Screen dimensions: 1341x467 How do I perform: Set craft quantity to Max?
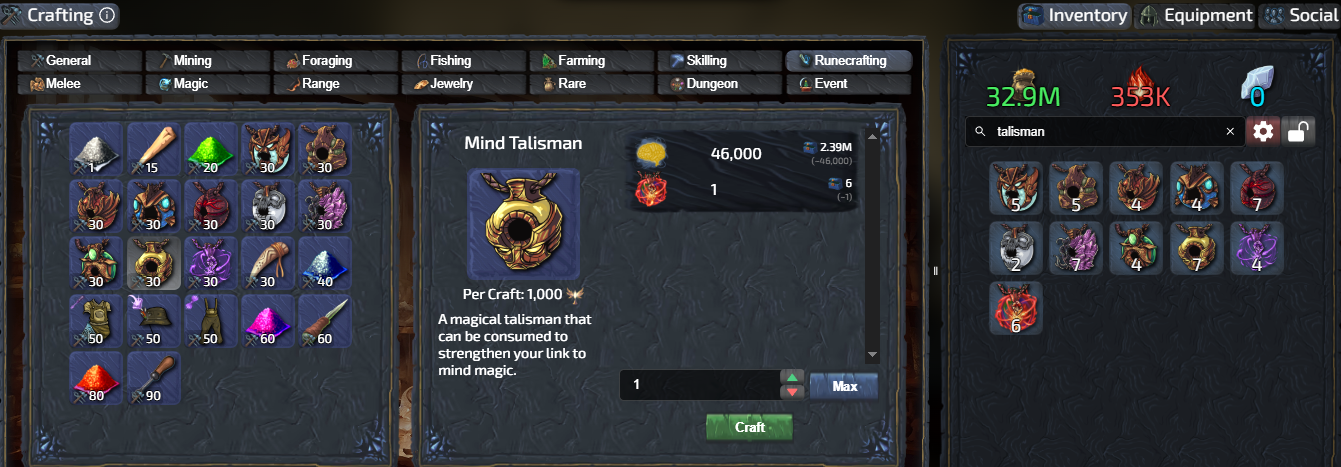pos(843,386)
